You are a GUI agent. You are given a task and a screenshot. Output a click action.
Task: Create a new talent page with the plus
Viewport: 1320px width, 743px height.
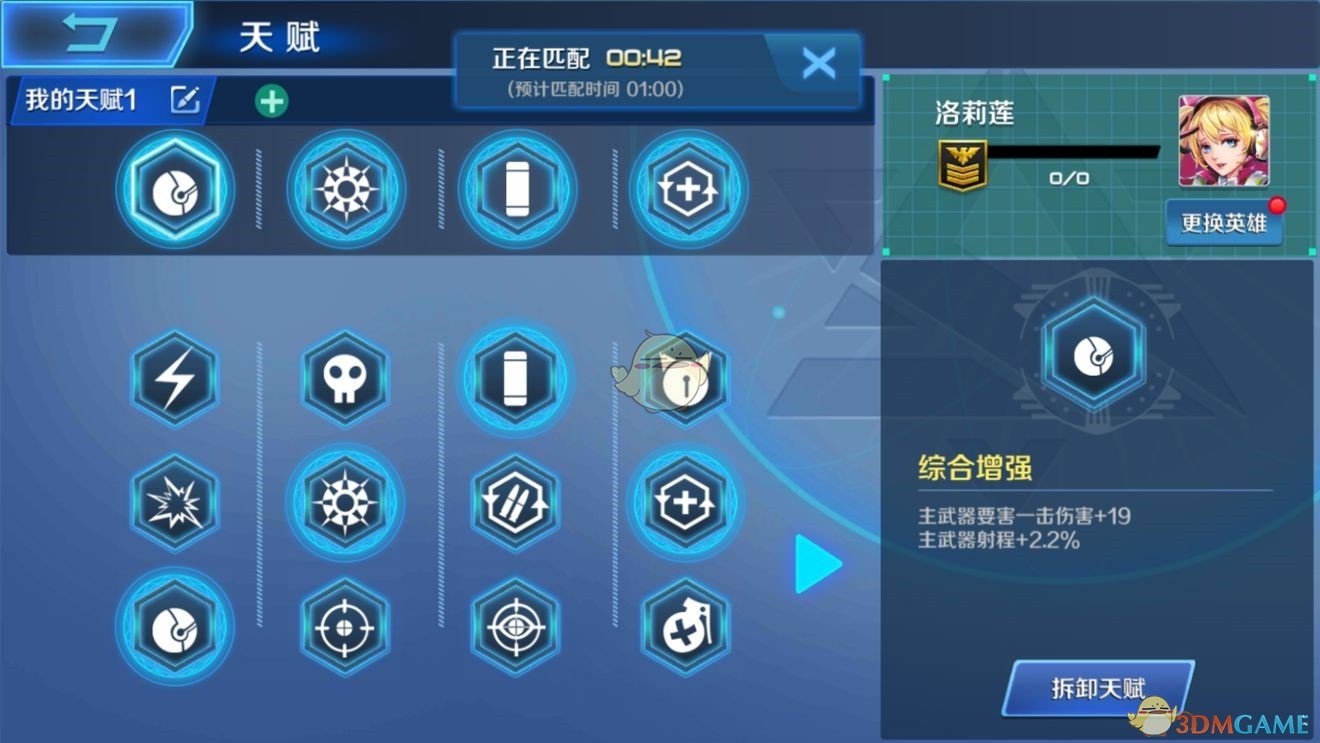pyautogui.click(x=272, y=100)
